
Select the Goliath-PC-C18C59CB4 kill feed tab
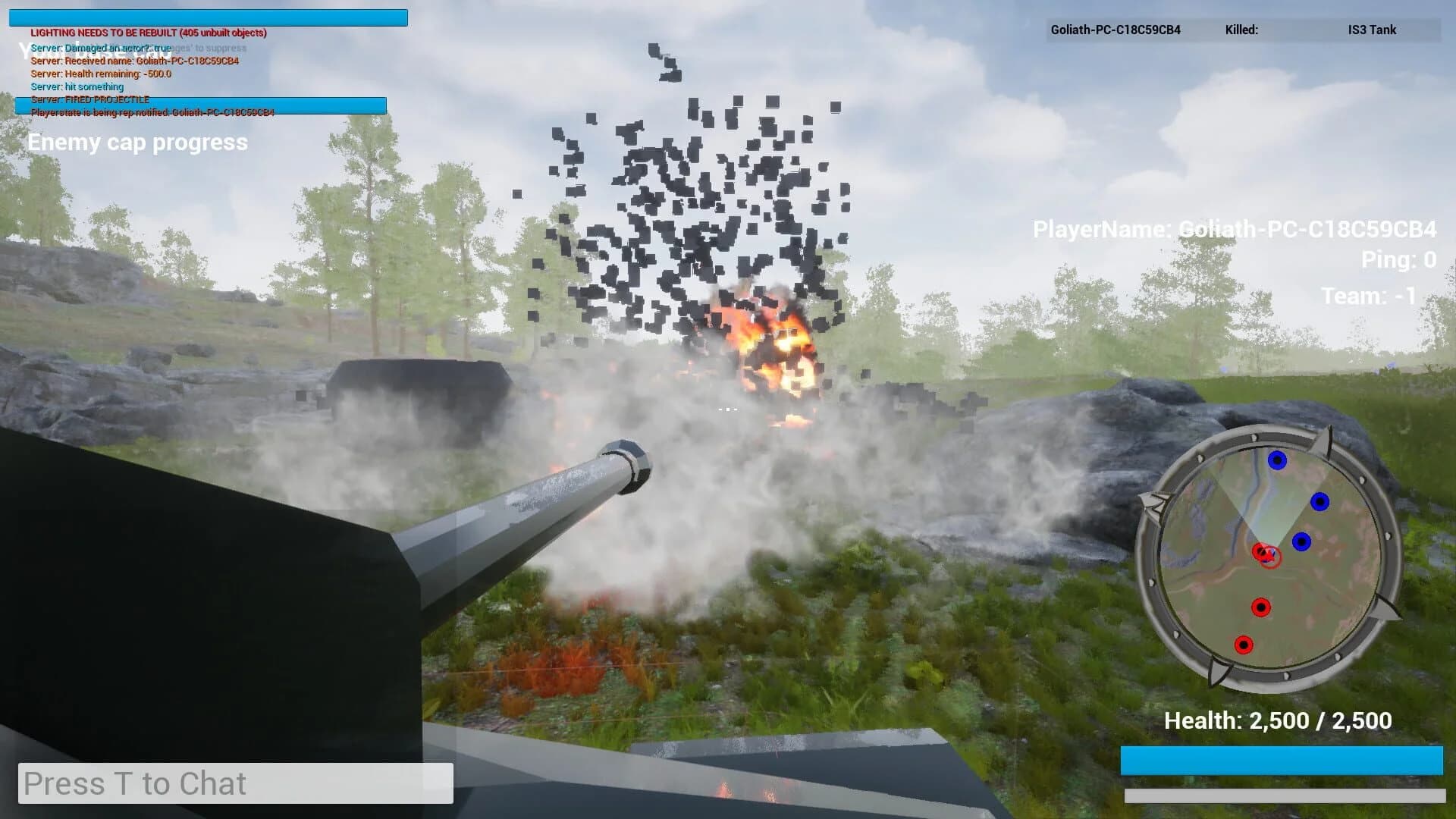coord(1115,31)
